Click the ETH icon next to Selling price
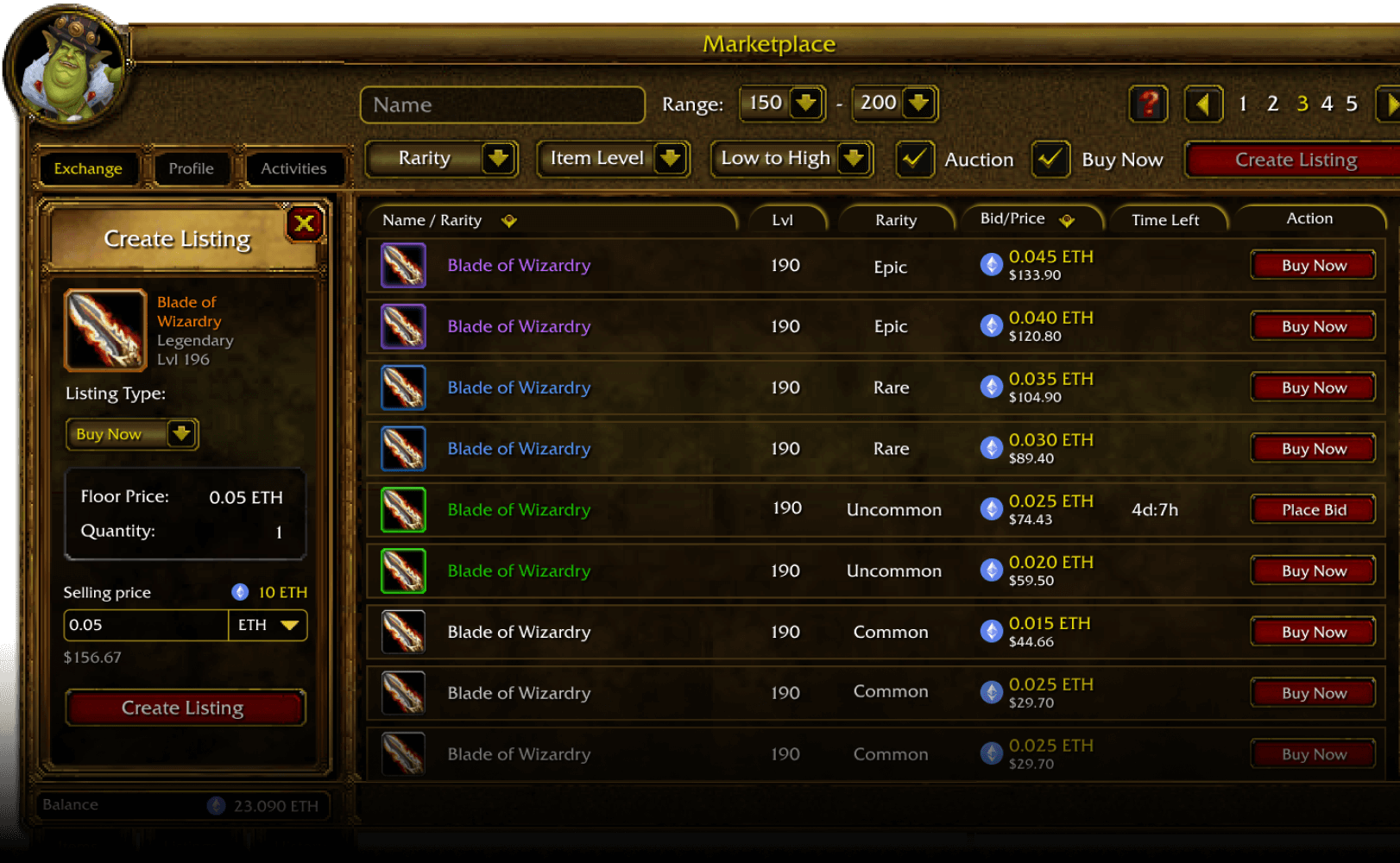This screenshot has height=863, width=1400. click(239, 592)
